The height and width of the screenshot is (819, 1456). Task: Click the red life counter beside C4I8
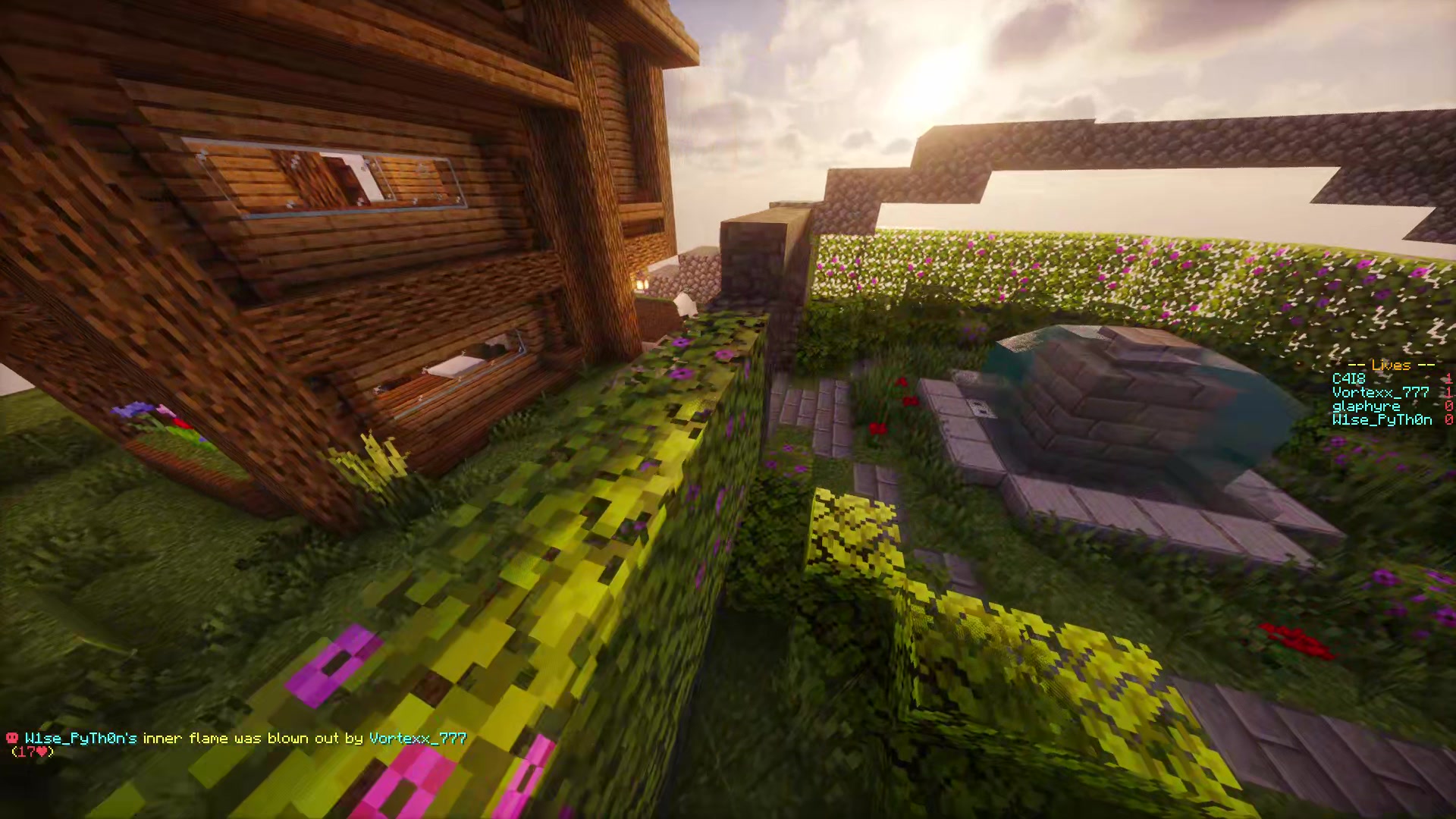pos(1450,378)
